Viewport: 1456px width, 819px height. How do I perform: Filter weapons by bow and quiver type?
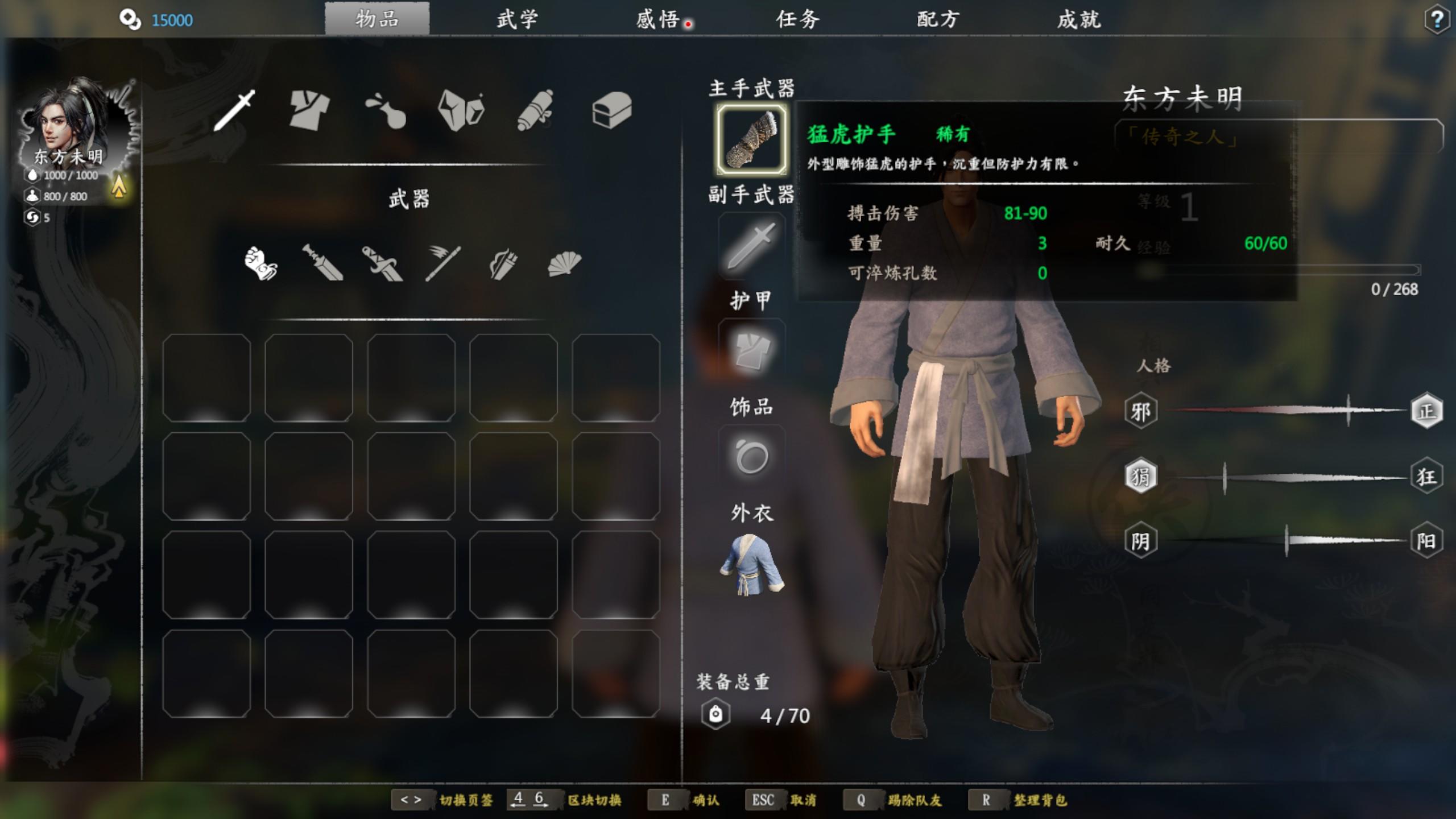503,264
